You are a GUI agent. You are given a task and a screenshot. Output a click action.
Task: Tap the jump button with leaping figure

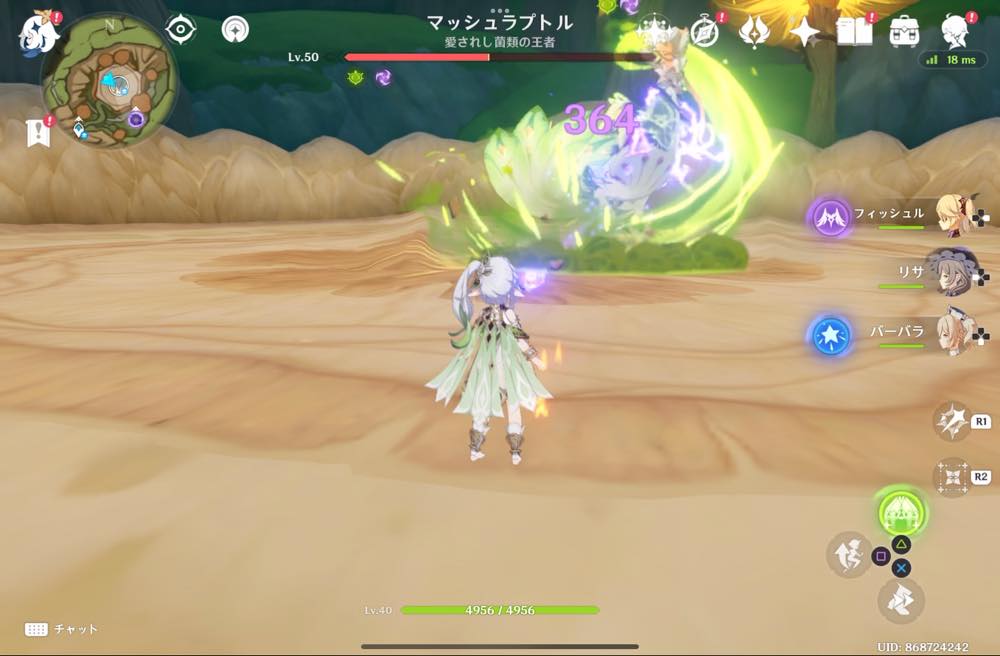pyautogui.click(x=847, y=554)
